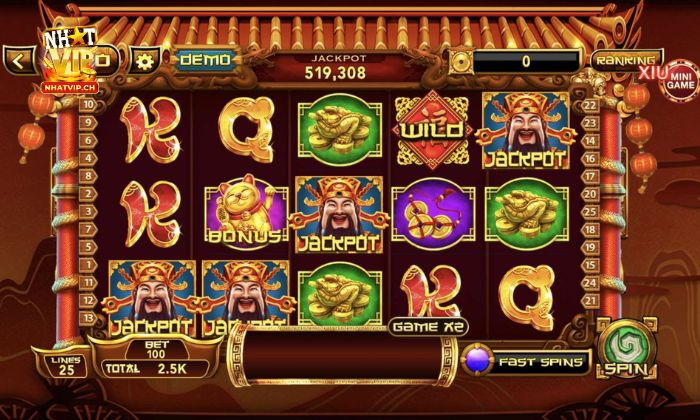700x420 pixels.
Task: Open the settings gear
Action: pos(146,59)
